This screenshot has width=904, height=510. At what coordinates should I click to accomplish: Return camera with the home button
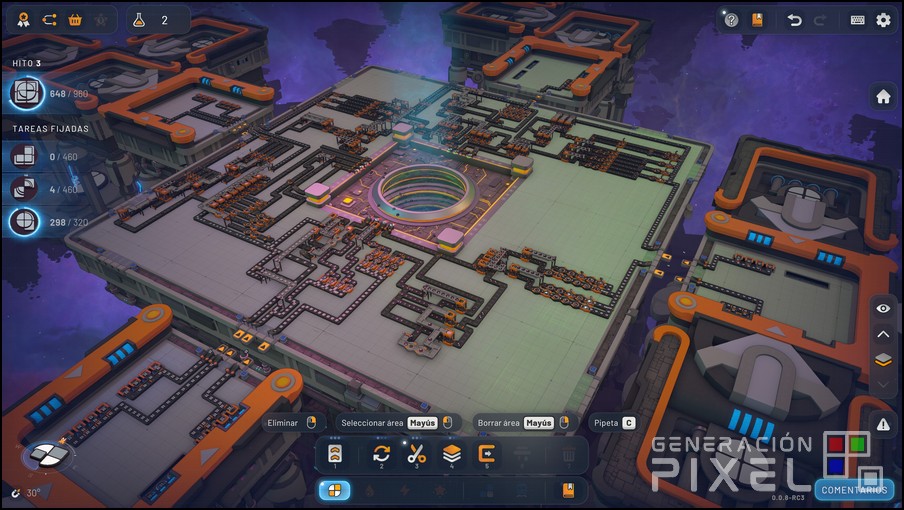883,97
